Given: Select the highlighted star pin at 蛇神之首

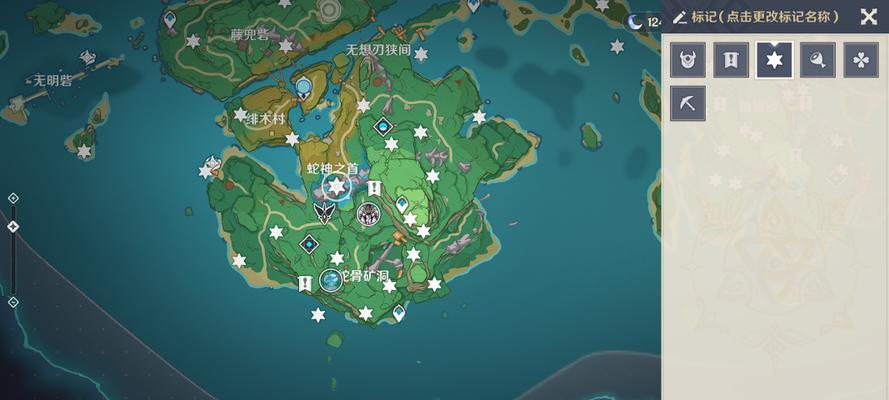Looking at the screenshot, I should coord(337,186).
